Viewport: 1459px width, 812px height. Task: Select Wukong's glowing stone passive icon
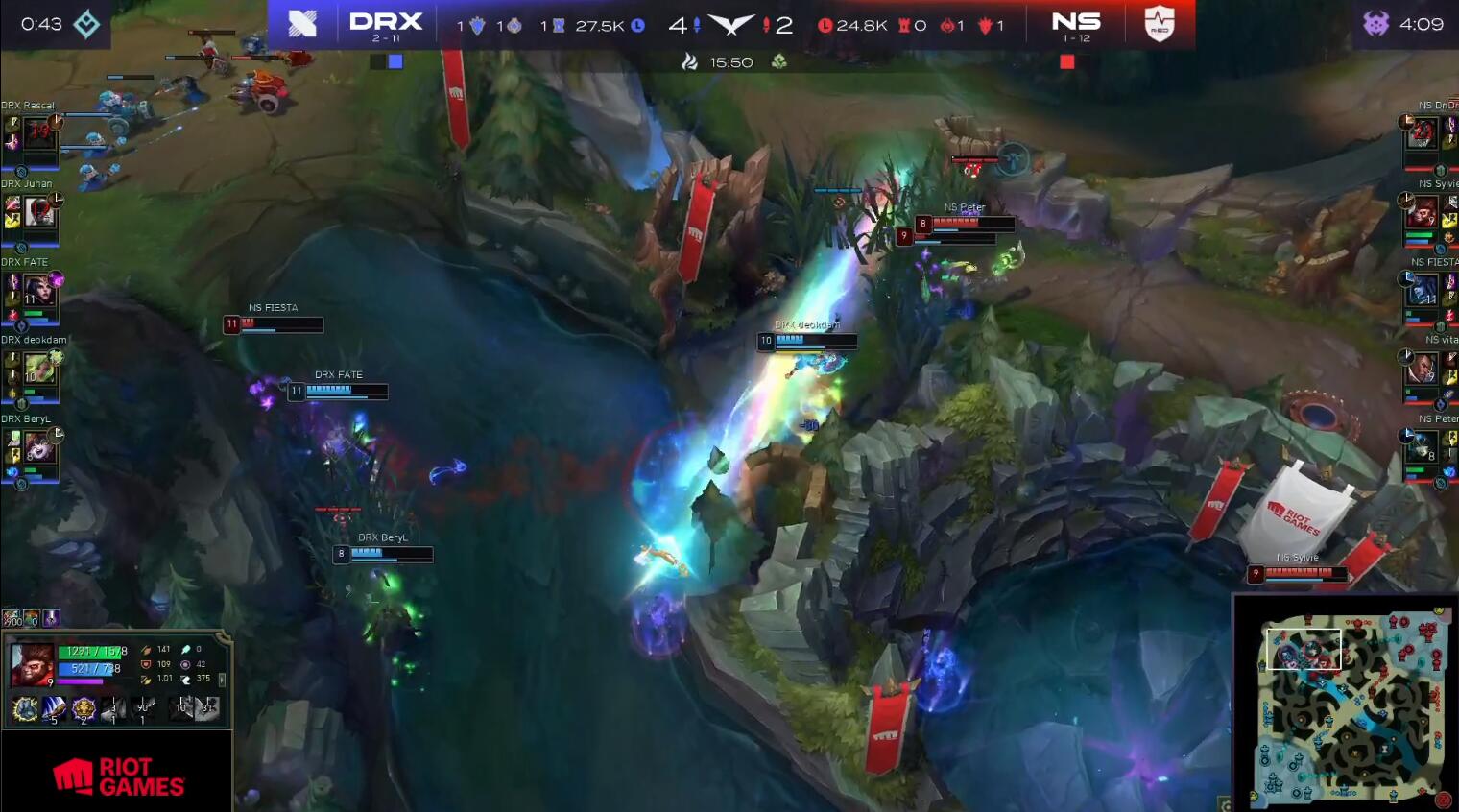pyautogui.click(x=25, y=709)
